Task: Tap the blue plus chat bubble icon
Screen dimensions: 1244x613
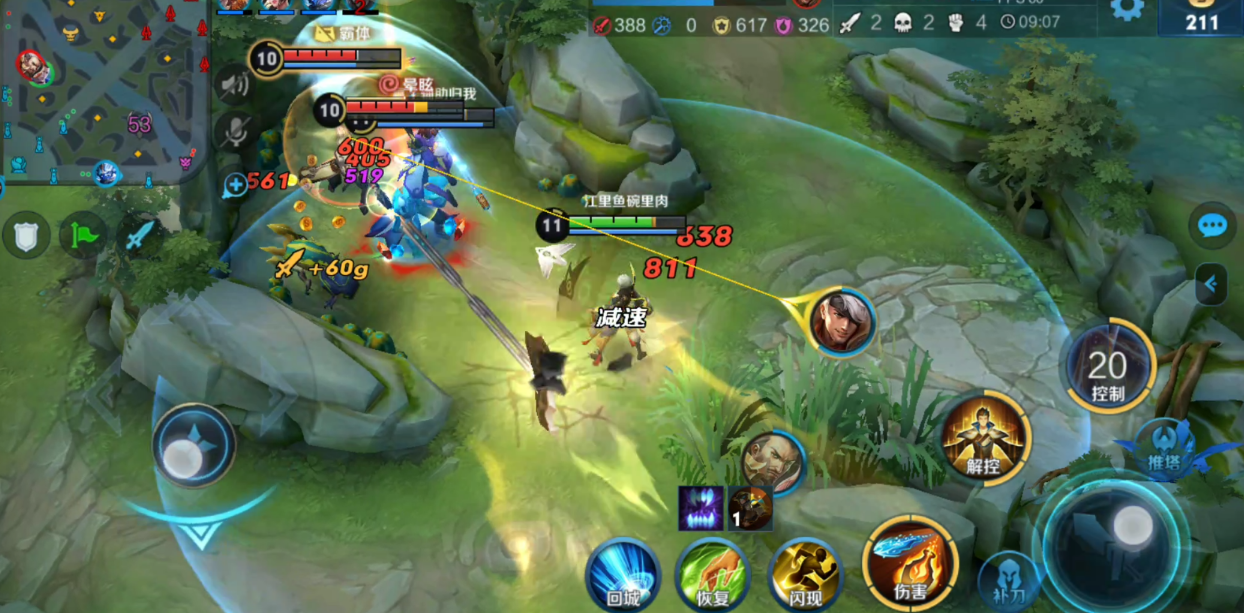Action: 236,184
